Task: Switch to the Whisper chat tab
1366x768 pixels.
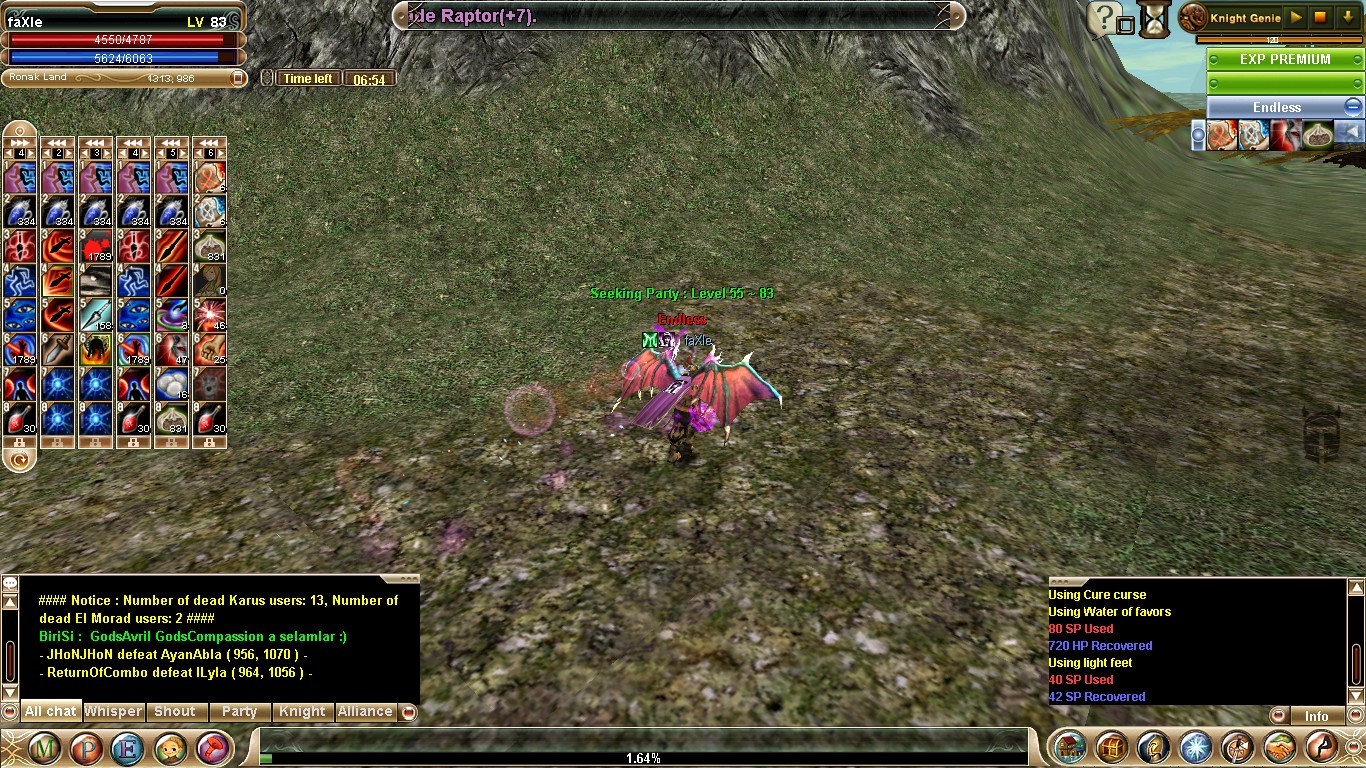Action: coord(113,712)
